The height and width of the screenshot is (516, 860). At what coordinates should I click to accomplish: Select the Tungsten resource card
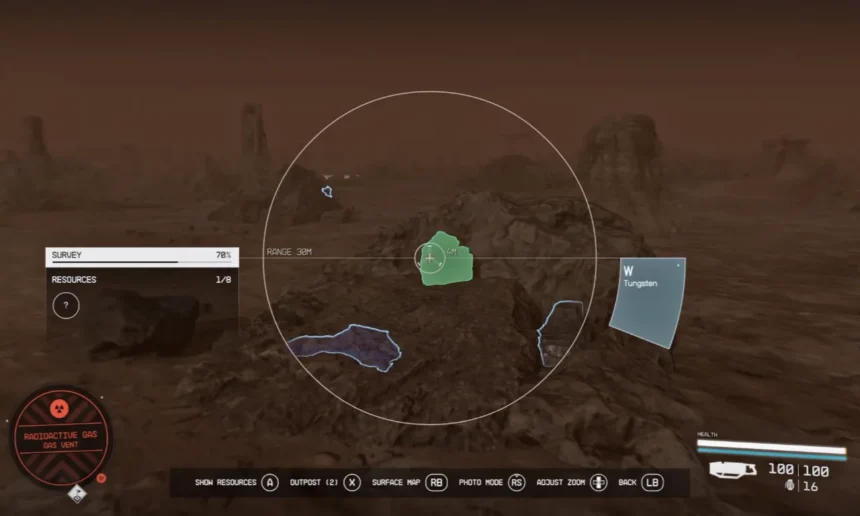pos(648,302)
